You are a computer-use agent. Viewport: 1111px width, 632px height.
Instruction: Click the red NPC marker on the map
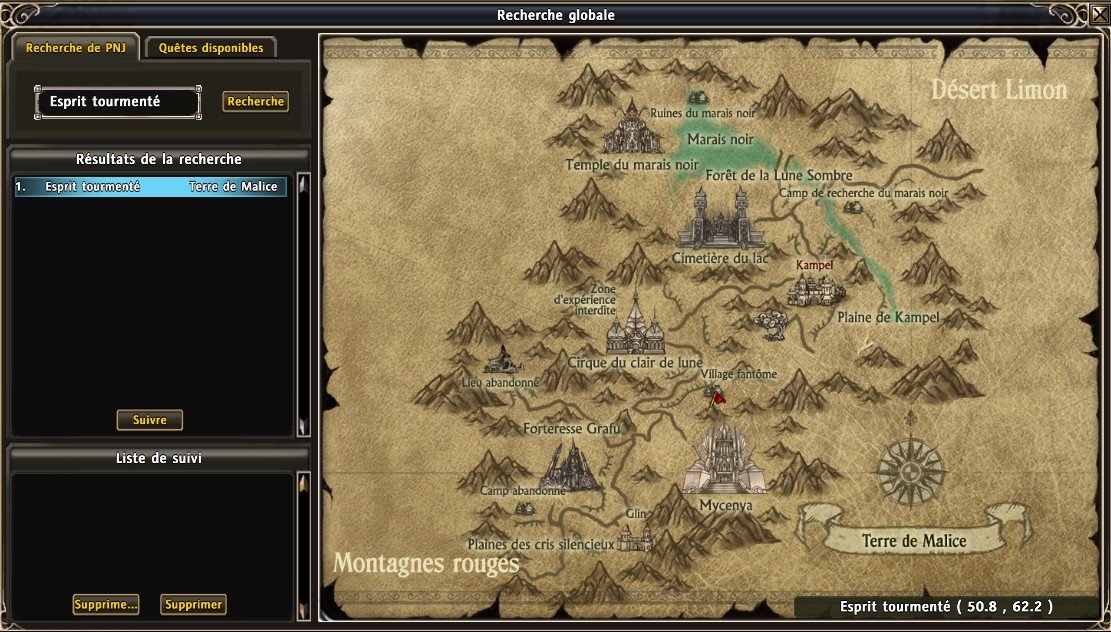coord(717,396)
